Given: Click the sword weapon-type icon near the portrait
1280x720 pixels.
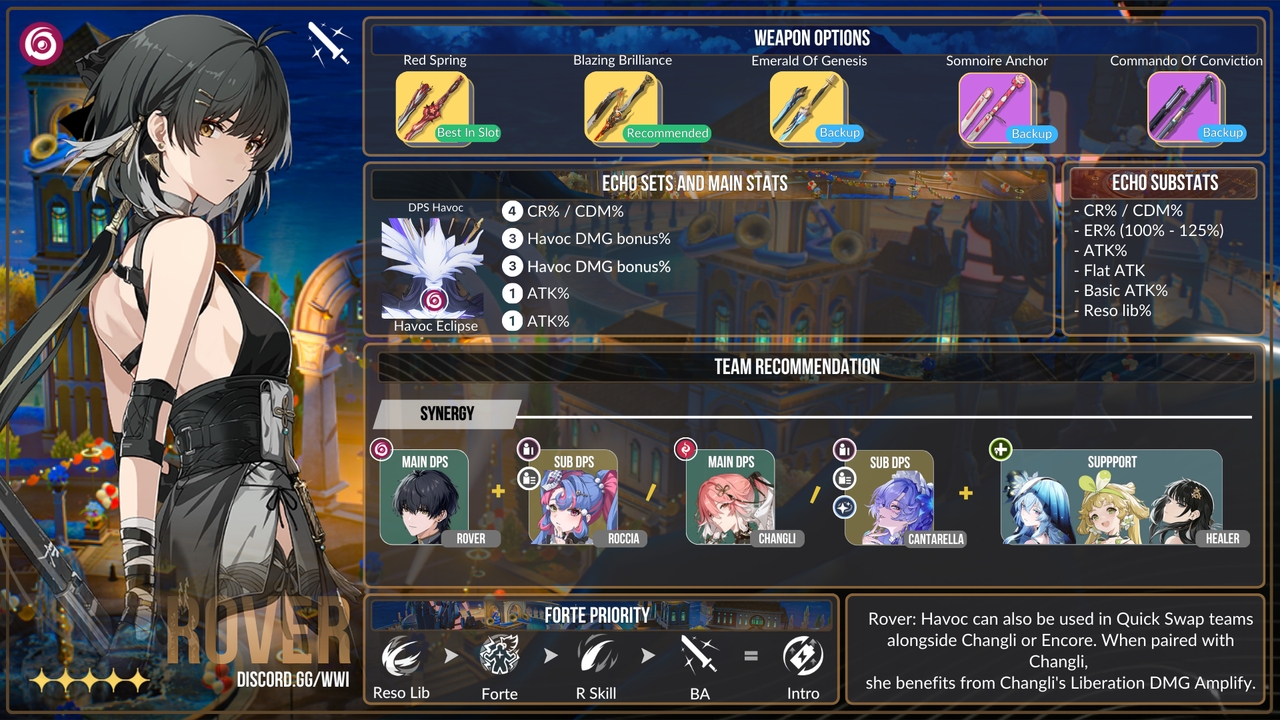Looking at the screenshot, I should 328,43.
